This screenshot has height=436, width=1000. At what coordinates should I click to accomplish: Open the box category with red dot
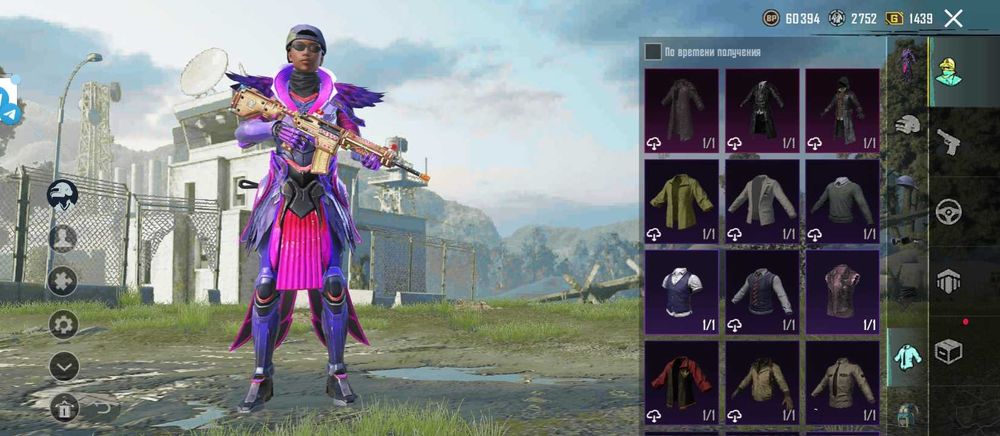coord(948,350)
